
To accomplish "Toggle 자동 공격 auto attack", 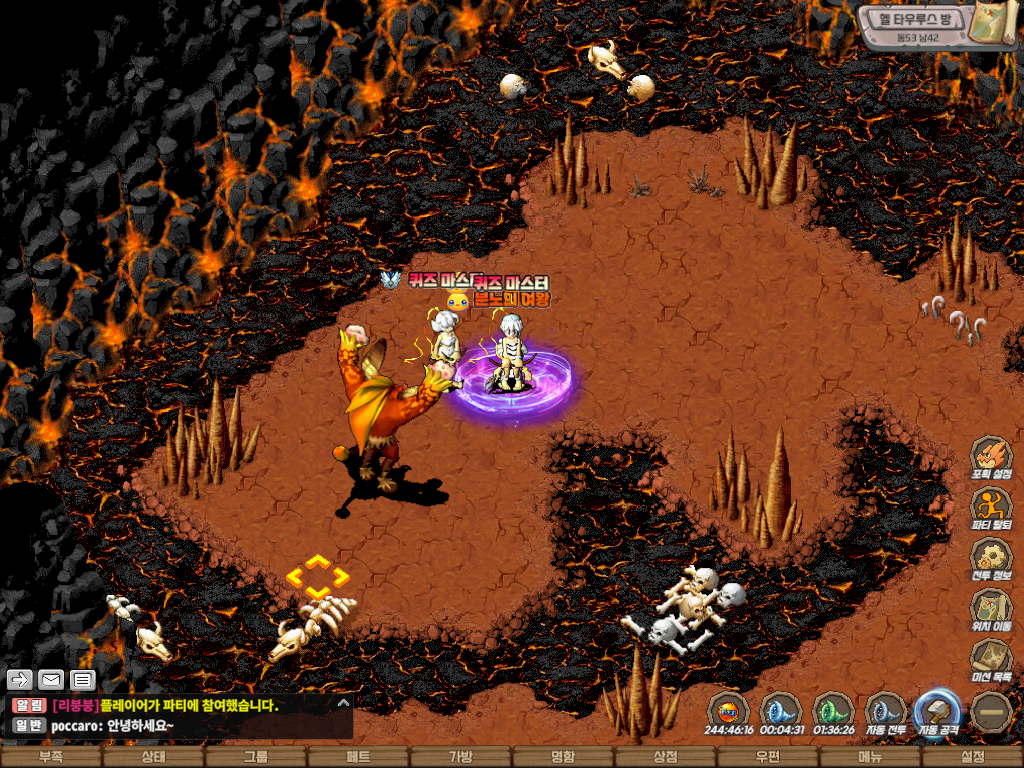I will [x=938, y=713].
